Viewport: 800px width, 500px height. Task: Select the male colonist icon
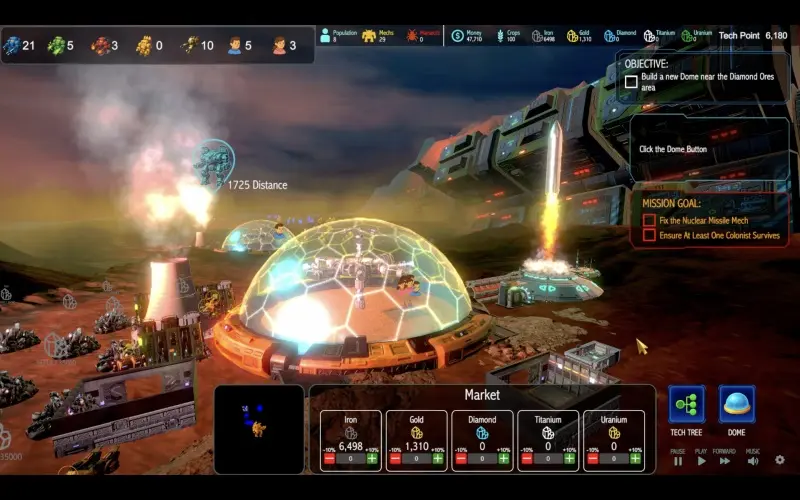coord(234,45)
